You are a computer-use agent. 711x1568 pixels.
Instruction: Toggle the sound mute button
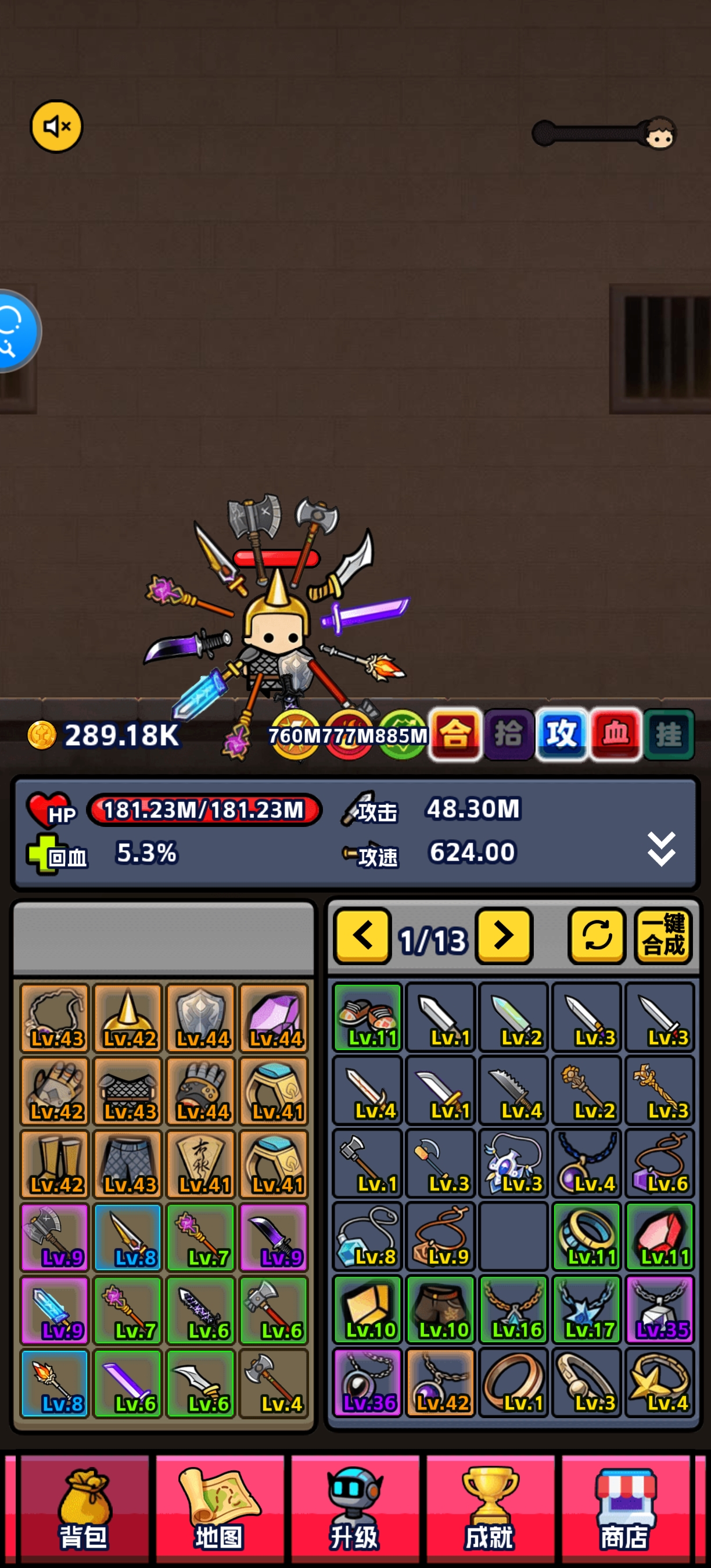[56, 127]
